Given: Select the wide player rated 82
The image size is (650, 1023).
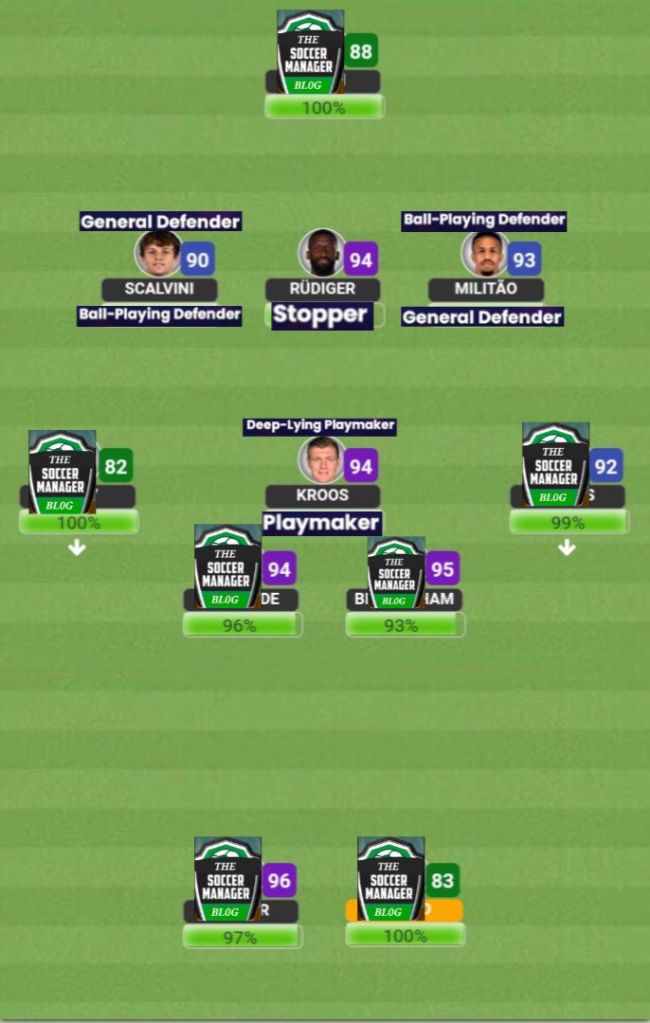Looking at the screenshot, I should coord(63,470).
